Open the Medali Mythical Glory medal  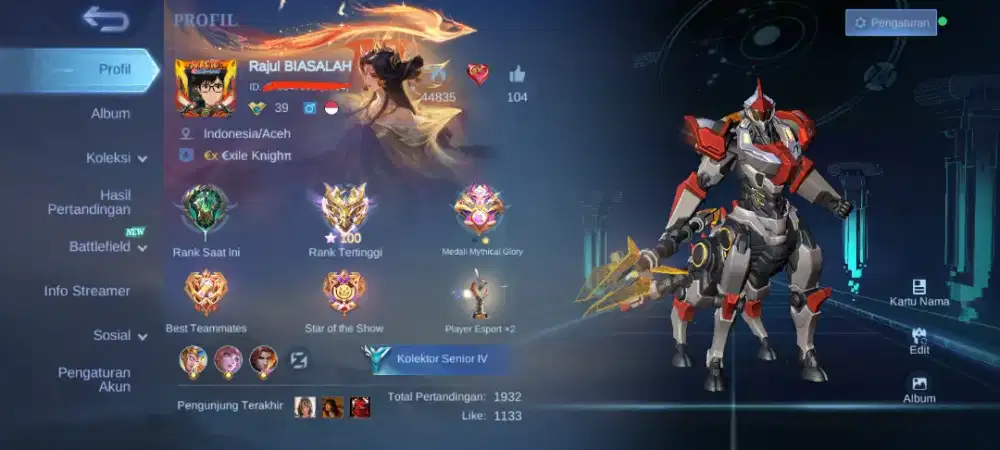click(482, 210)
